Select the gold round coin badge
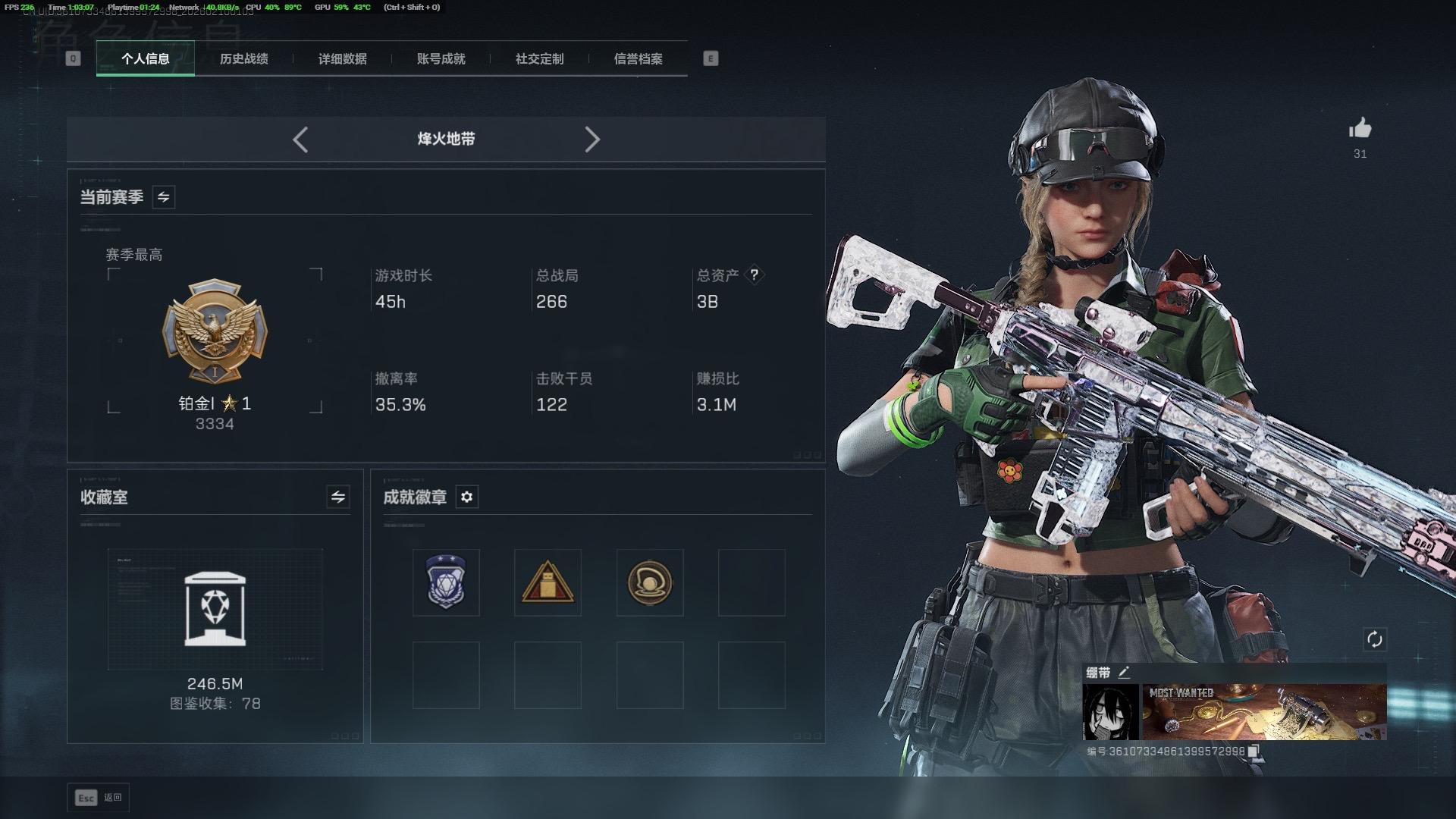Image resolution: width=1456 pixels, height=819 pixels. (650, 582)
